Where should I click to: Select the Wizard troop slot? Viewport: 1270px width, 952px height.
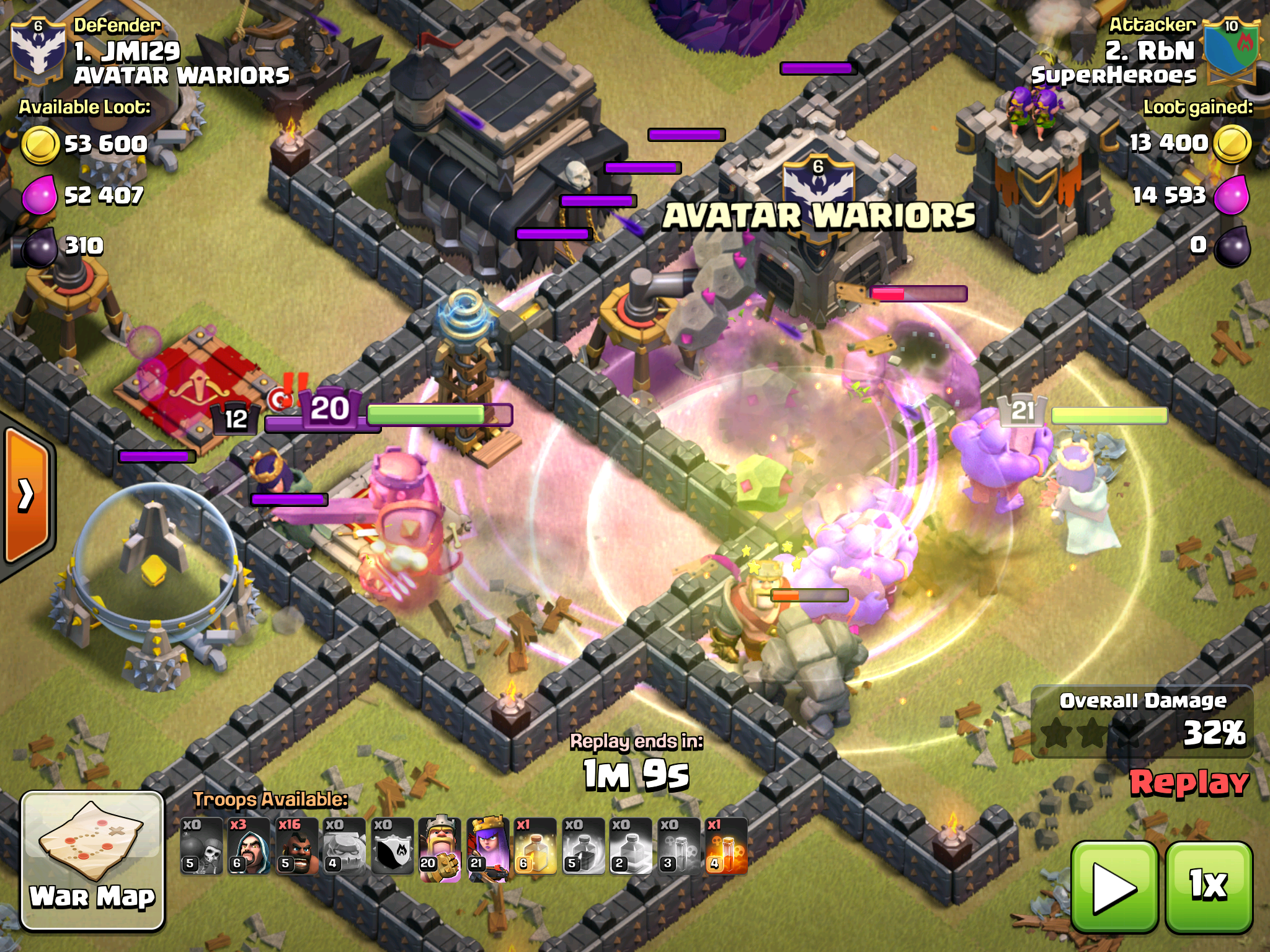[x=249, y=847]
